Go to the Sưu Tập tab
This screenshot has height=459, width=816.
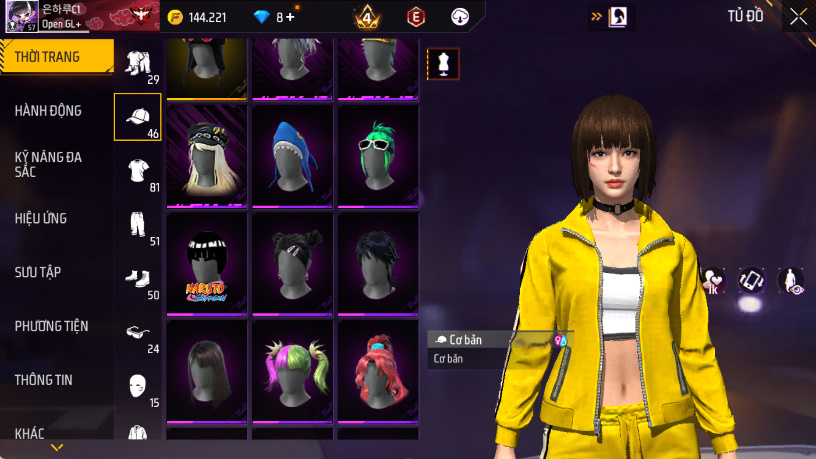(40, 272)
